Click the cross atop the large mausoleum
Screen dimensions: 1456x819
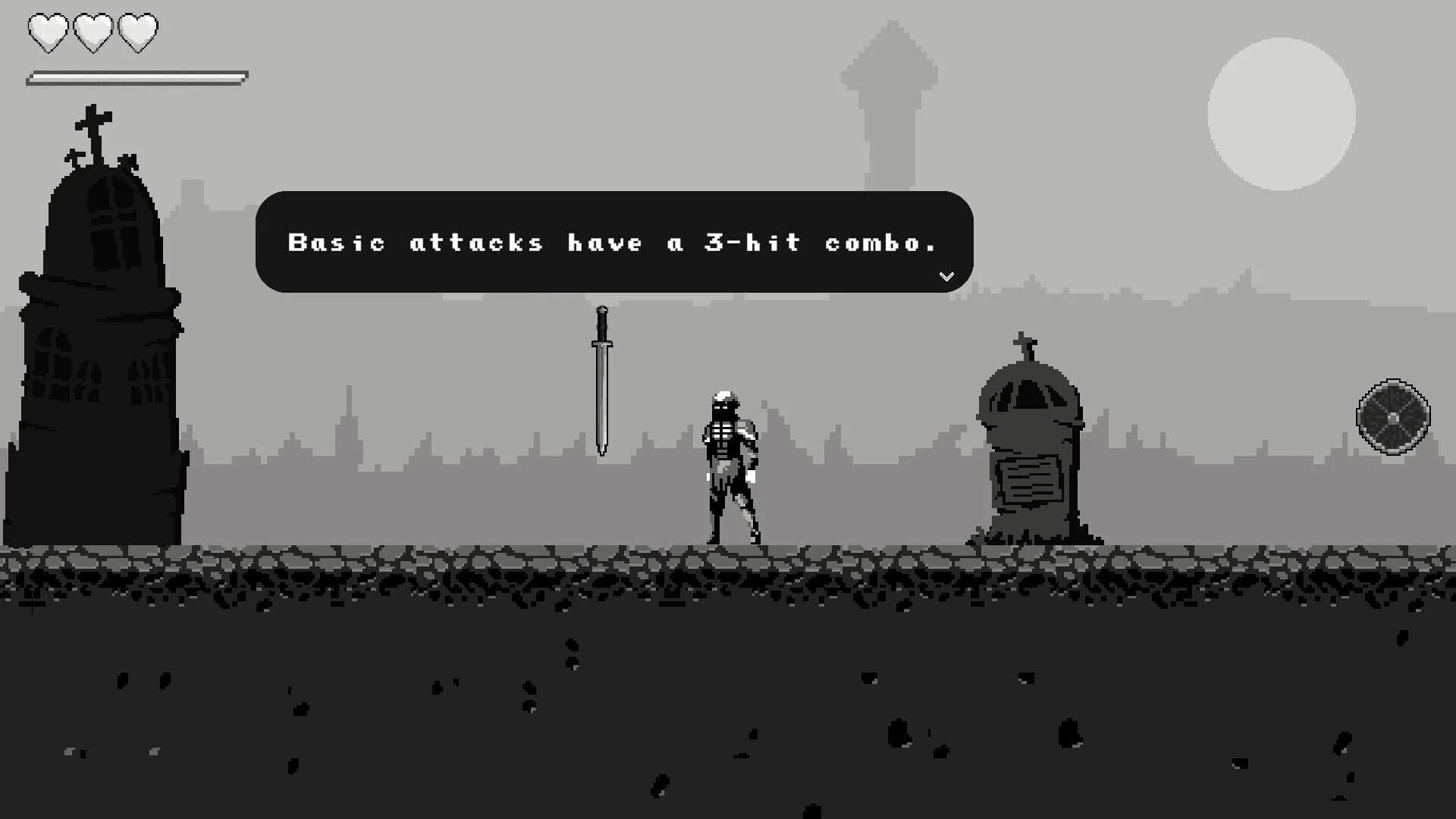[x=93, y=118]
